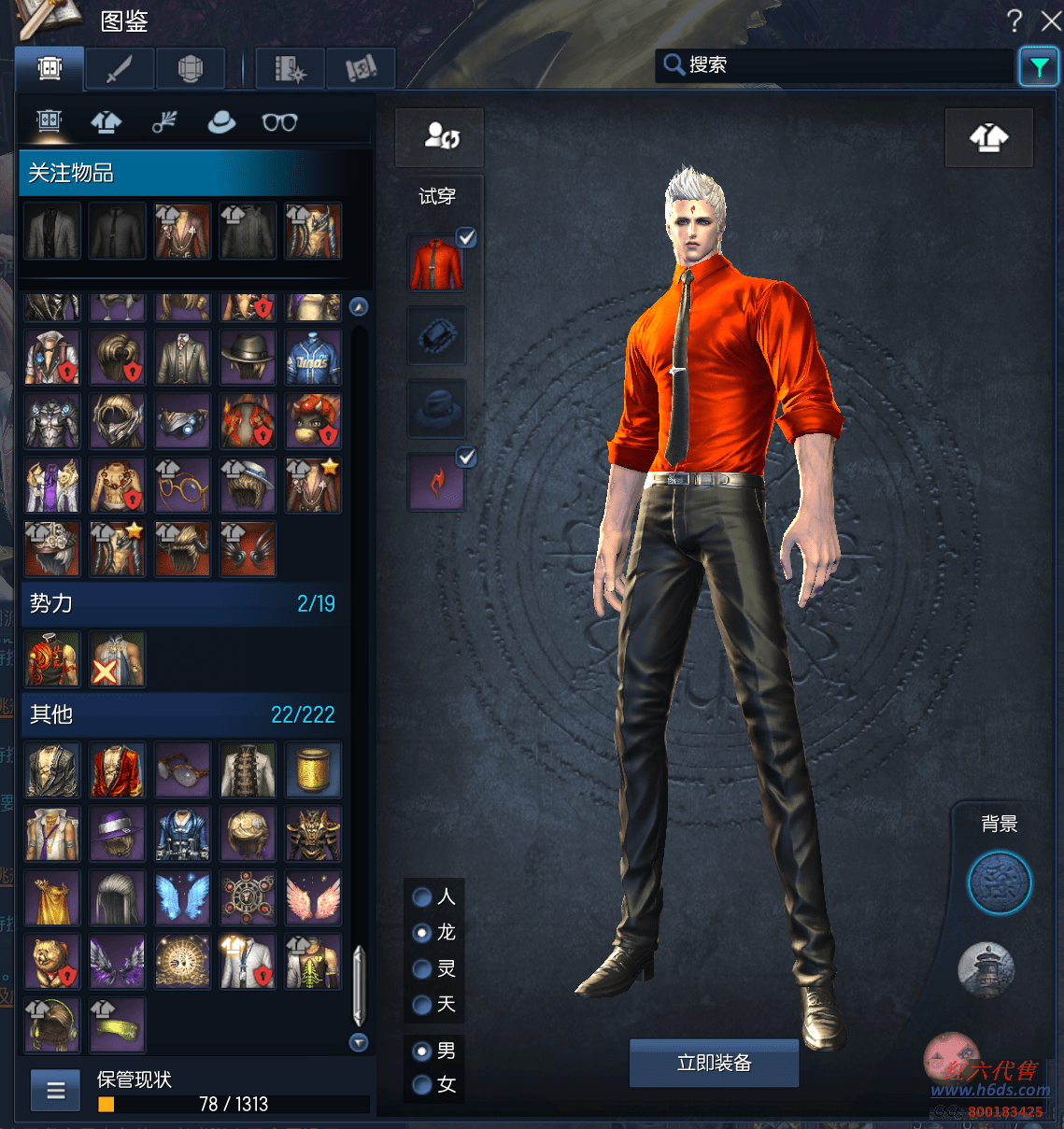Close the 图鉴 wardrobe window
Image resolution: width=1064 pixels, height=1129 pixels.
click(1051, 21)
